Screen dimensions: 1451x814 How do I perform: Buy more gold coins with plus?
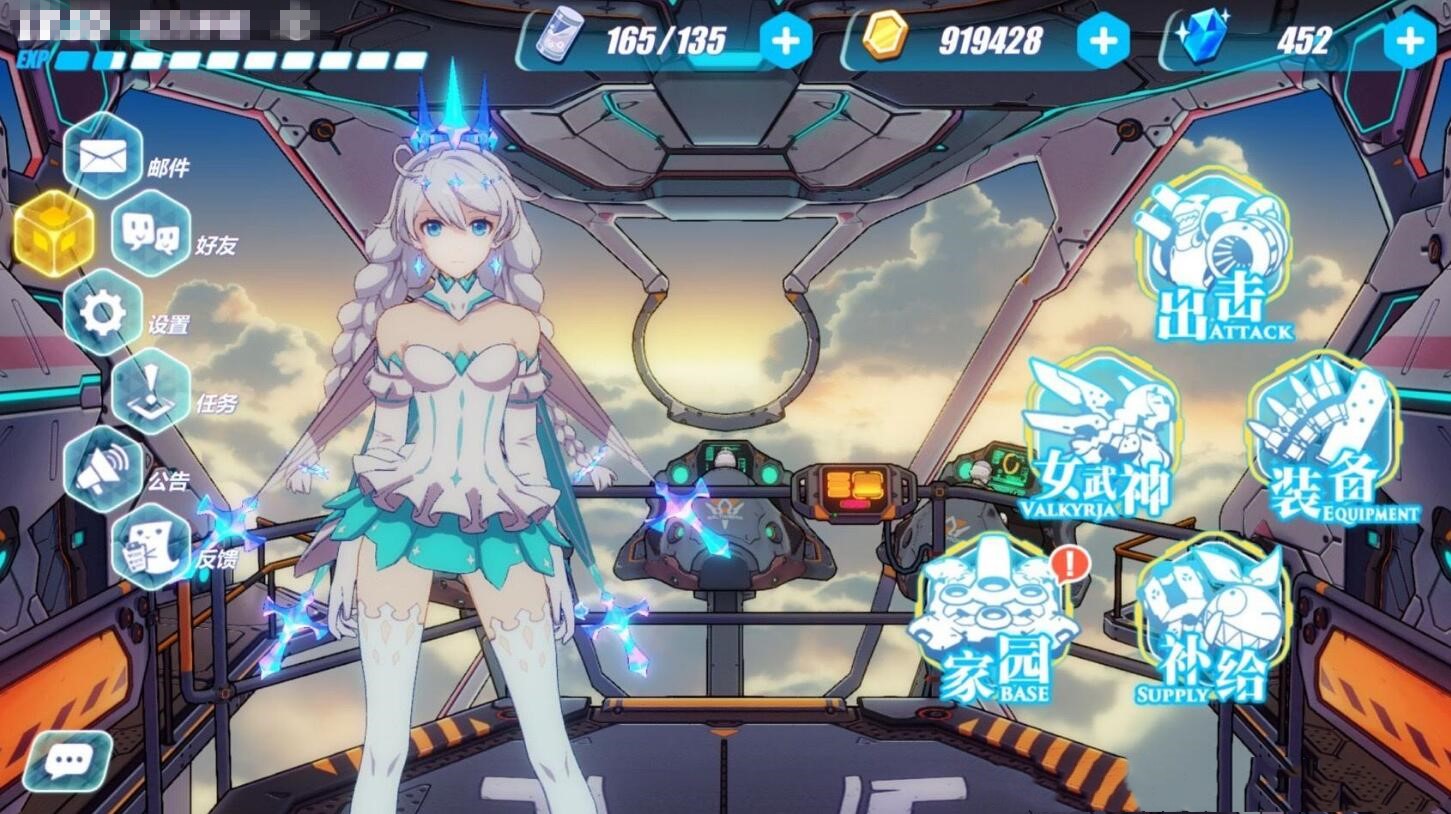click(x=1102, y=41)
